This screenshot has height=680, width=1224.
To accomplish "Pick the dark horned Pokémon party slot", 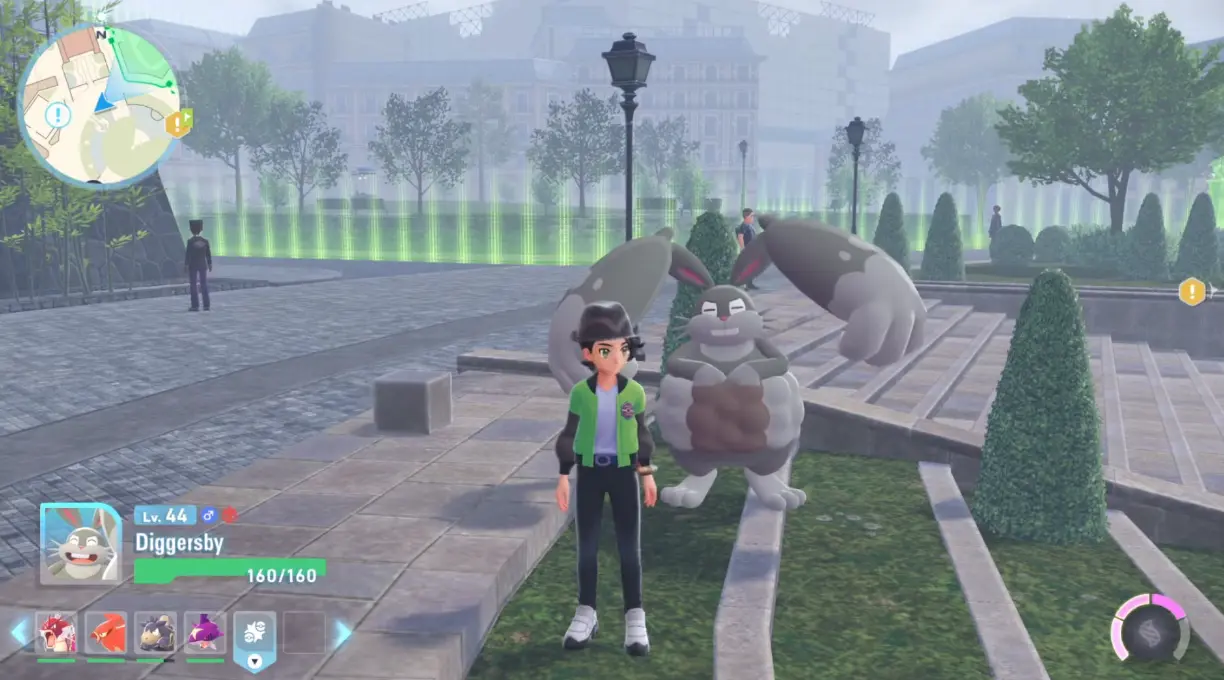I will click(155, 632).
